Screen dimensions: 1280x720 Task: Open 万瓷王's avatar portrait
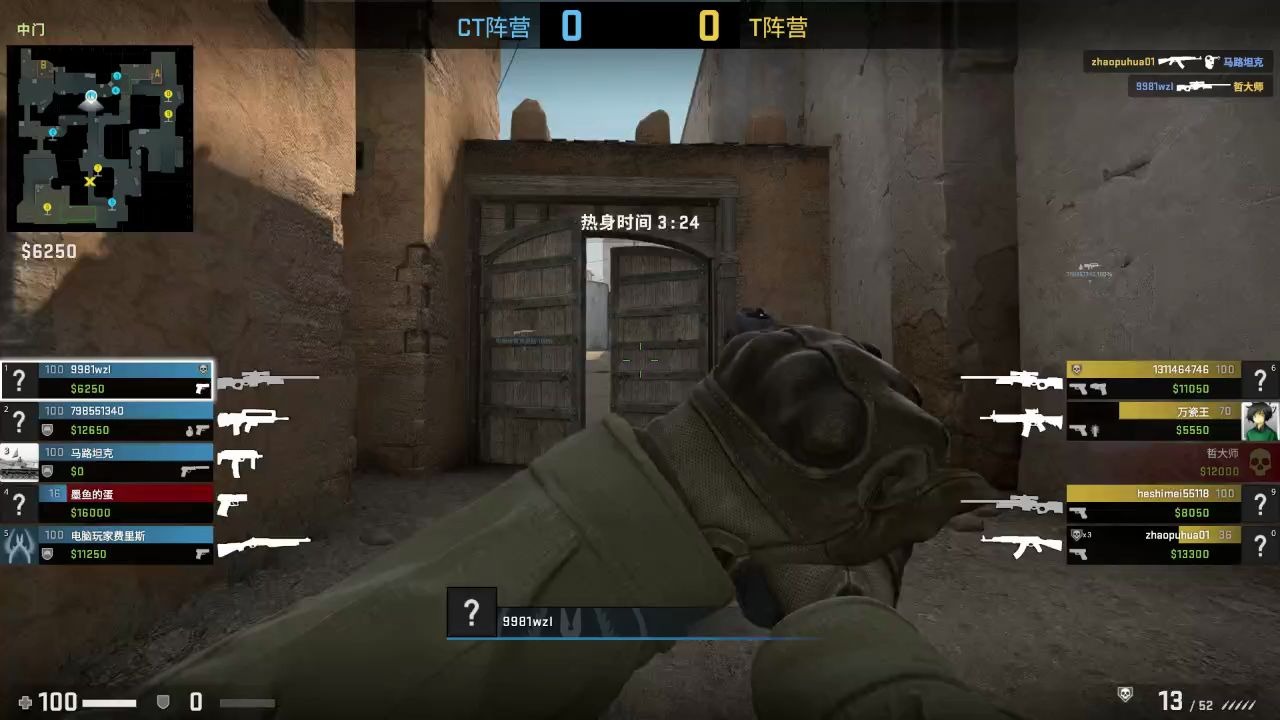click(1260, 420)
